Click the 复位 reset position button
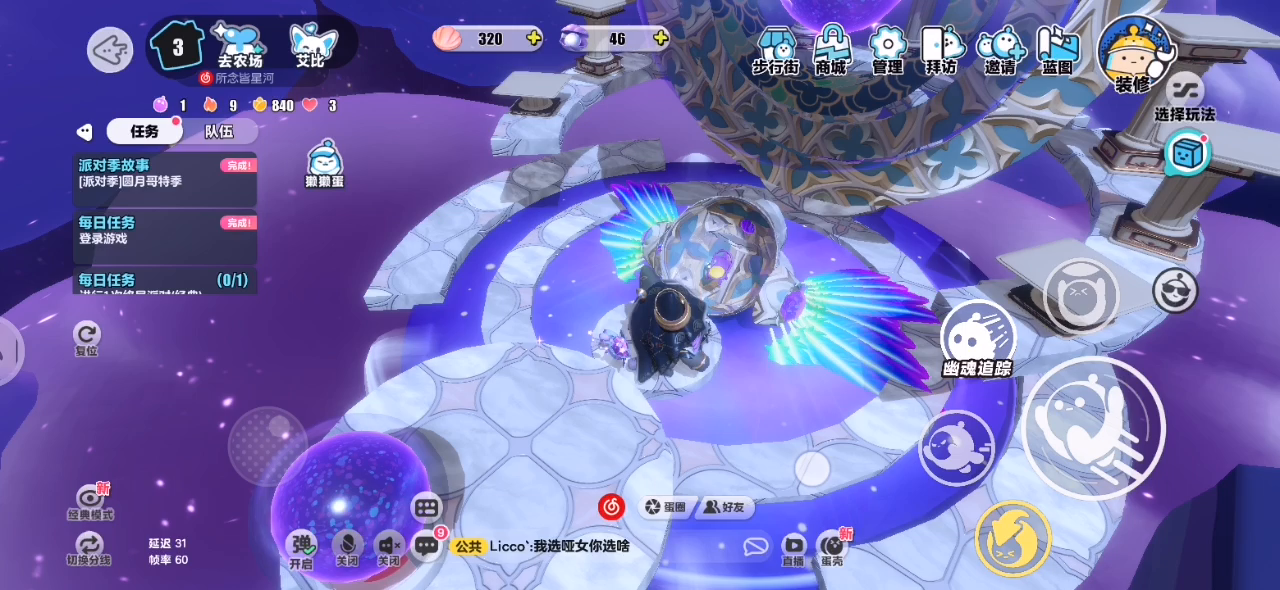The image size is (1280, 590). [x=87, y=337]
